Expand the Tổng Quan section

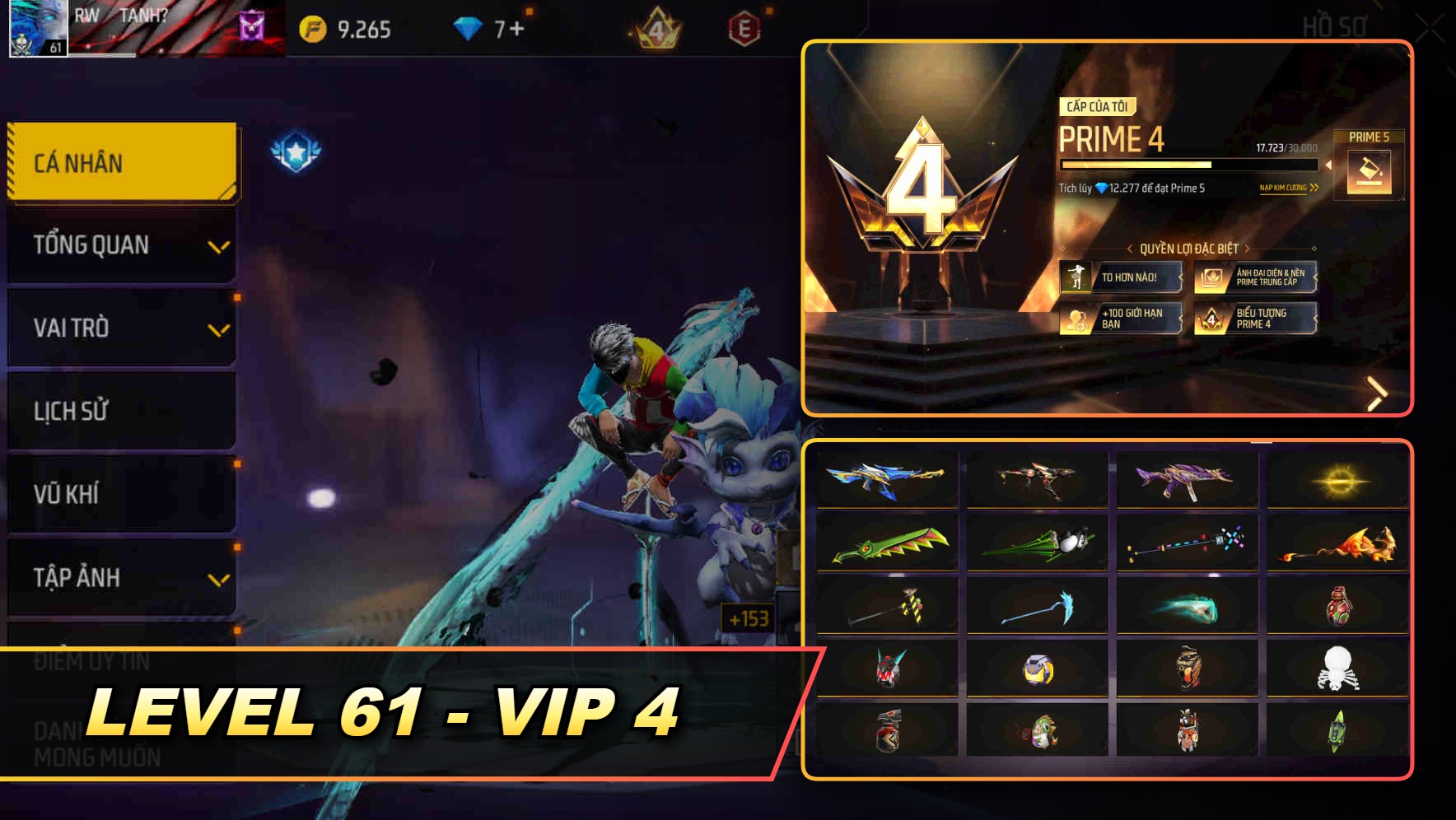[120, 245]
